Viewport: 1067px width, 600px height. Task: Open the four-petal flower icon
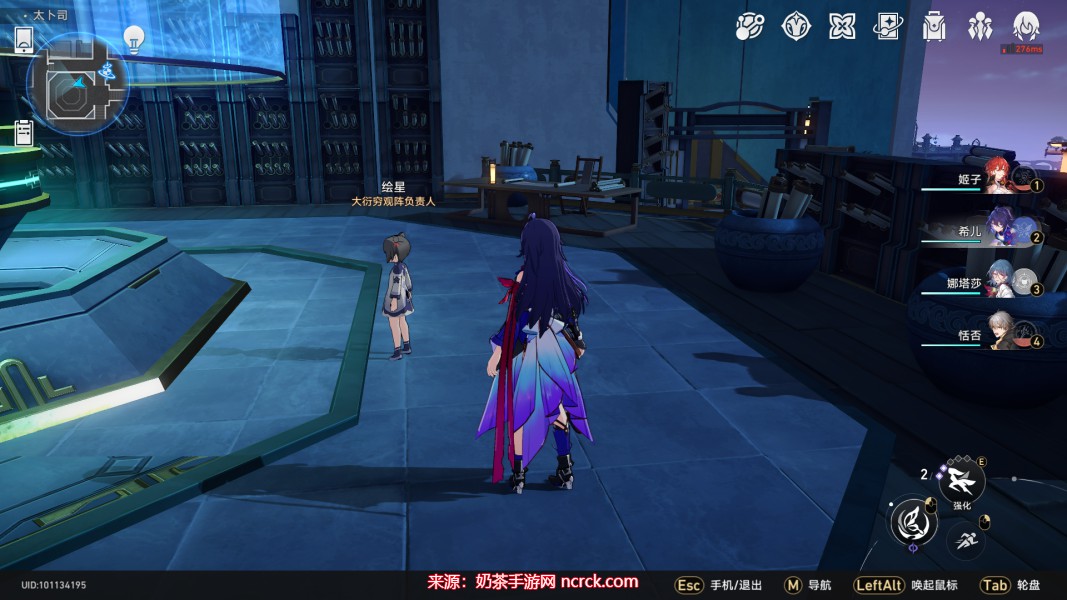tap(842, 26)
